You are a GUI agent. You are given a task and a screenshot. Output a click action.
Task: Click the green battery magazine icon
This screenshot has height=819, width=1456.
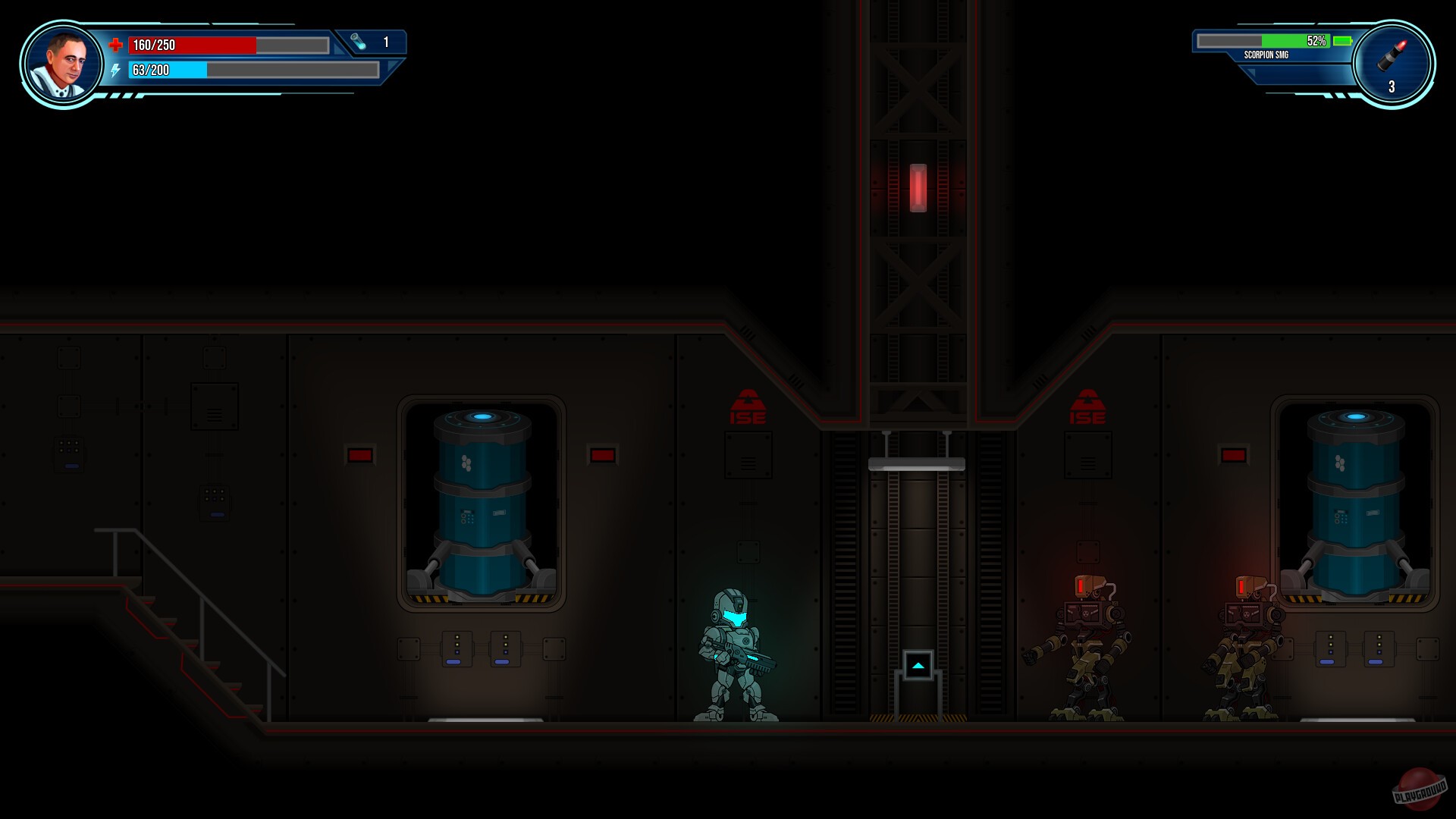pos(1342,41)
